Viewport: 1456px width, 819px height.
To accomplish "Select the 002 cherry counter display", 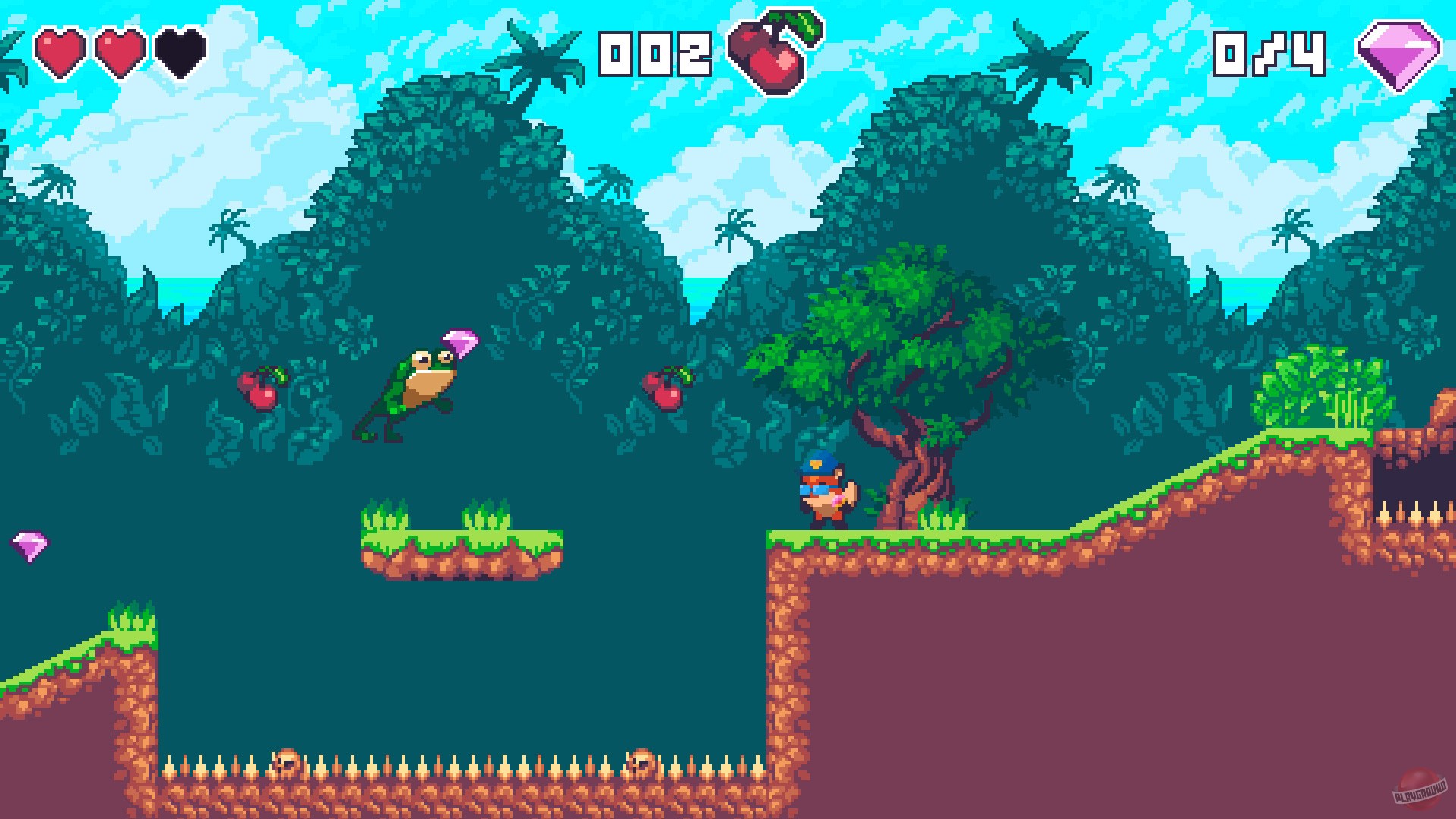I will pyautogui.click(x=656, y=53).
